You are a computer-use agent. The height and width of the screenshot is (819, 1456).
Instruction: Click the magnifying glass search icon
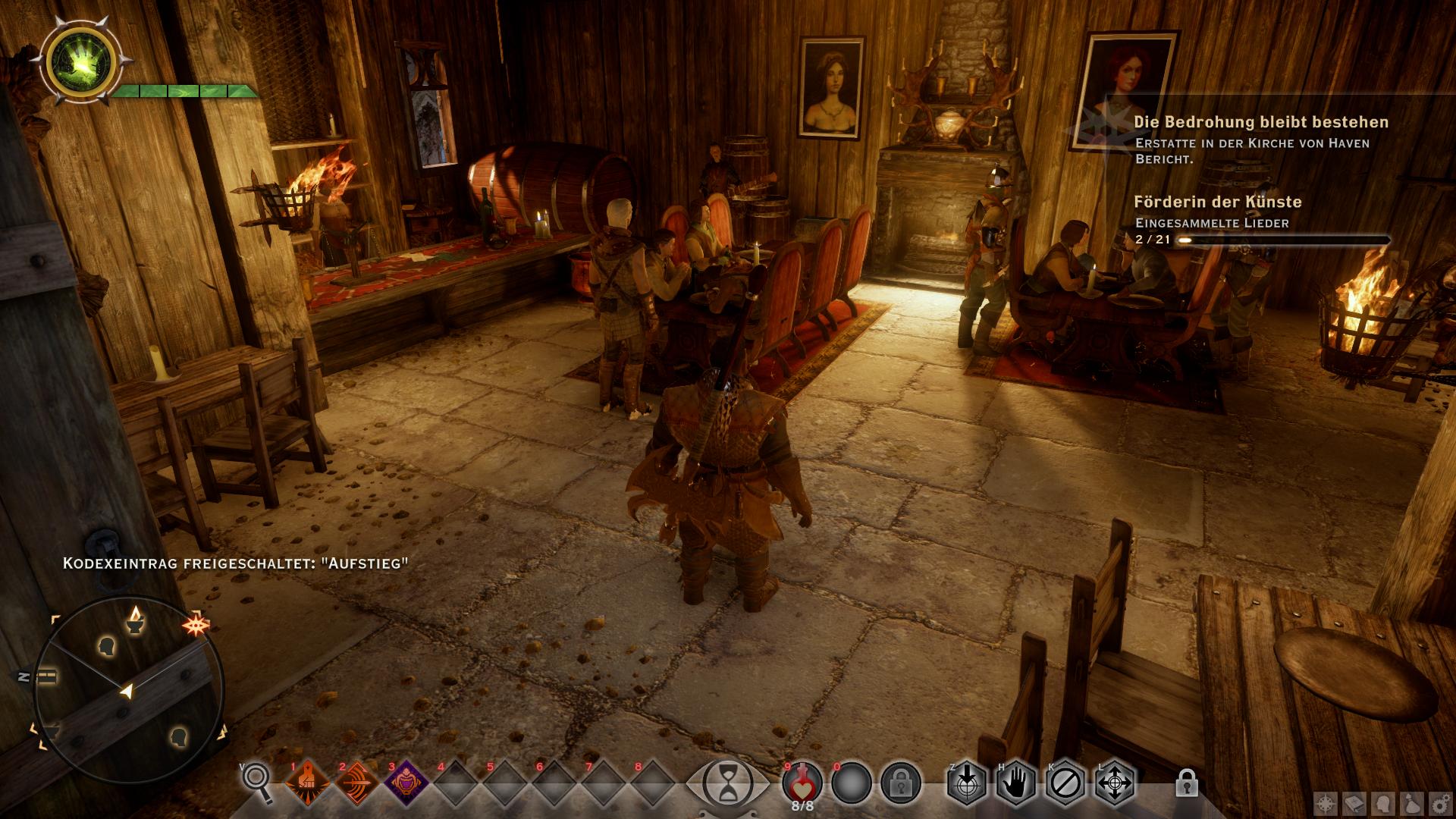pyautogui.click(x=257, y=781)
